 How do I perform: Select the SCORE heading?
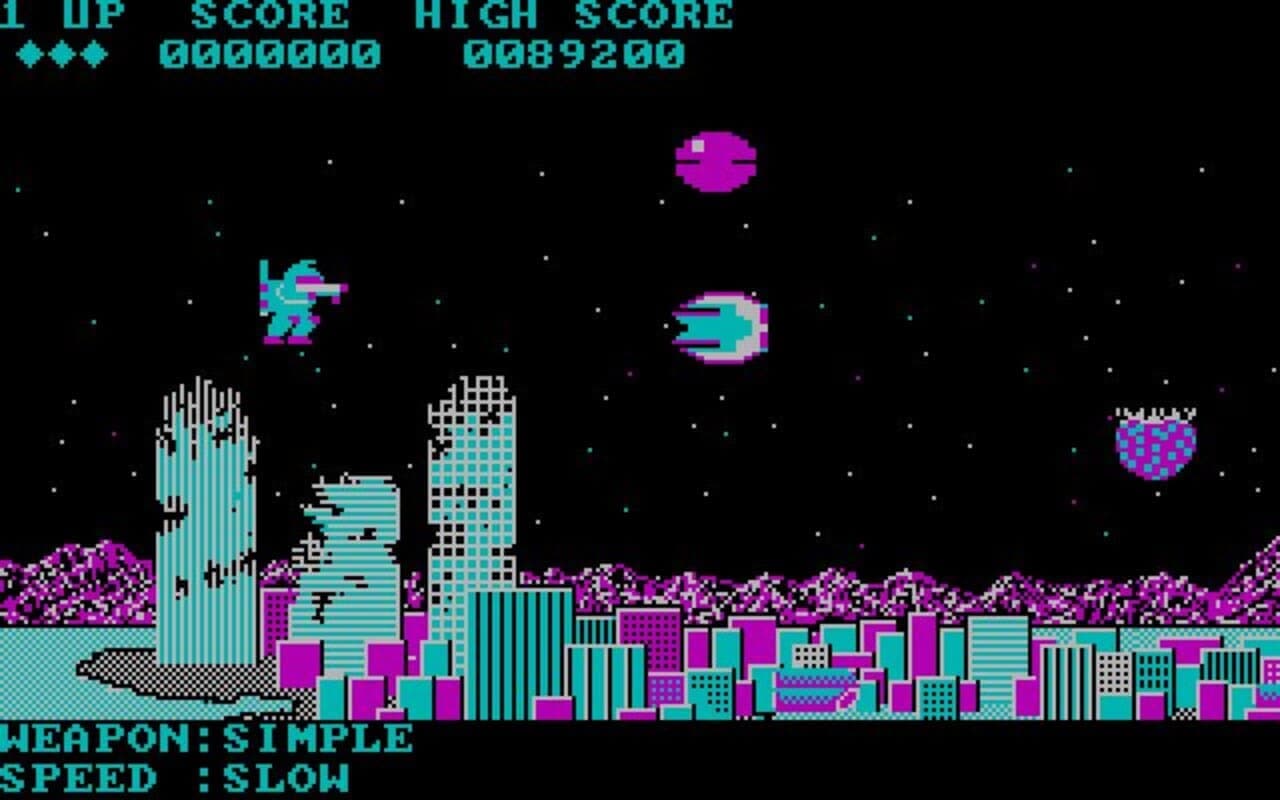tap(270, 16)
